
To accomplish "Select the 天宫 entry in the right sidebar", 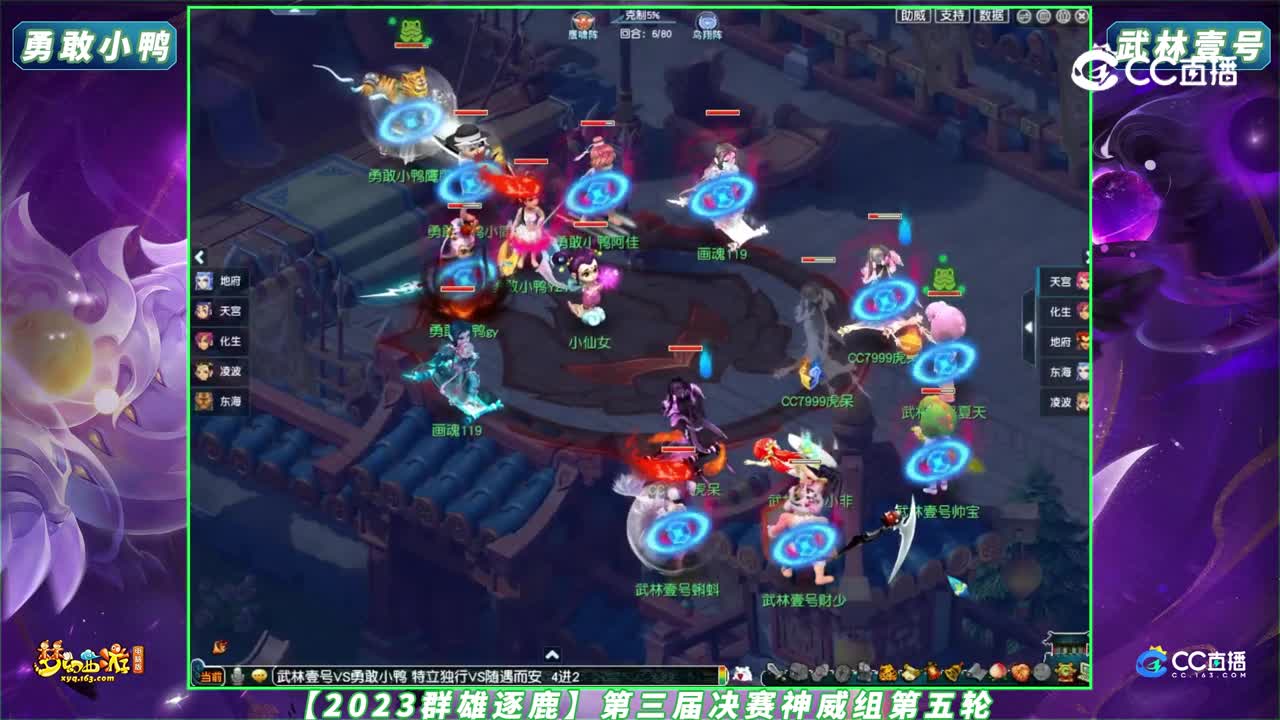I will [1061, 281].
